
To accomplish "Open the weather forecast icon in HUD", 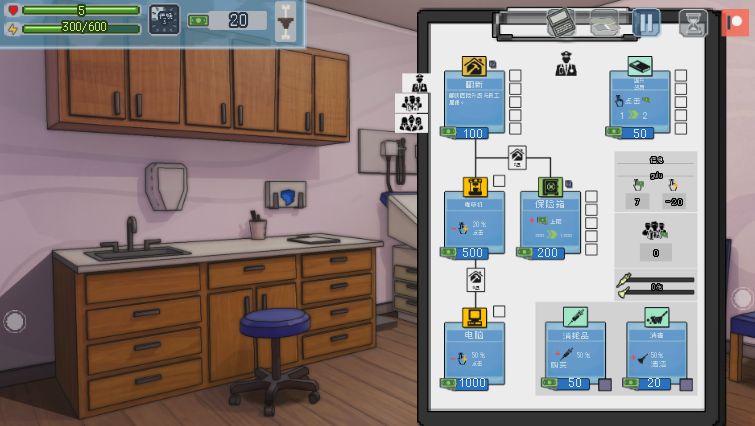I will 164,19.
